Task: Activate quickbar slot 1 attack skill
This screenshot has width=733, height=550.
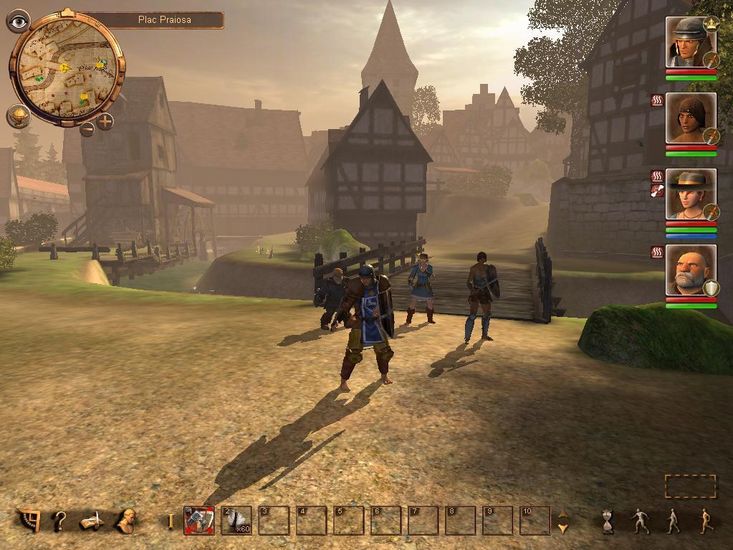Action: click(x=199, y=520)
